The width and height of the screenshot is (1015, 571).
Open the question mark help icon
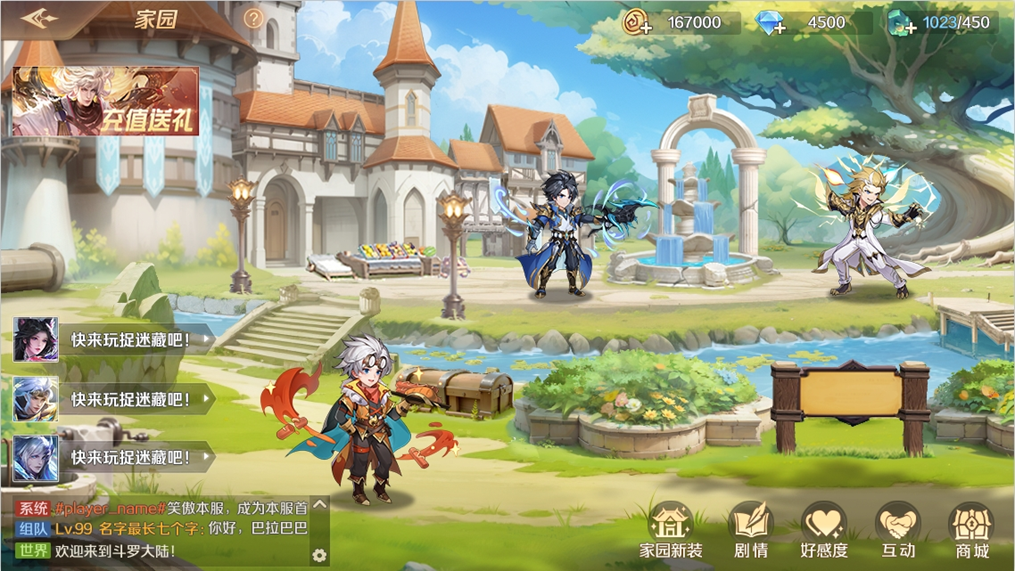pyautogui.click(x=254, y=19)
